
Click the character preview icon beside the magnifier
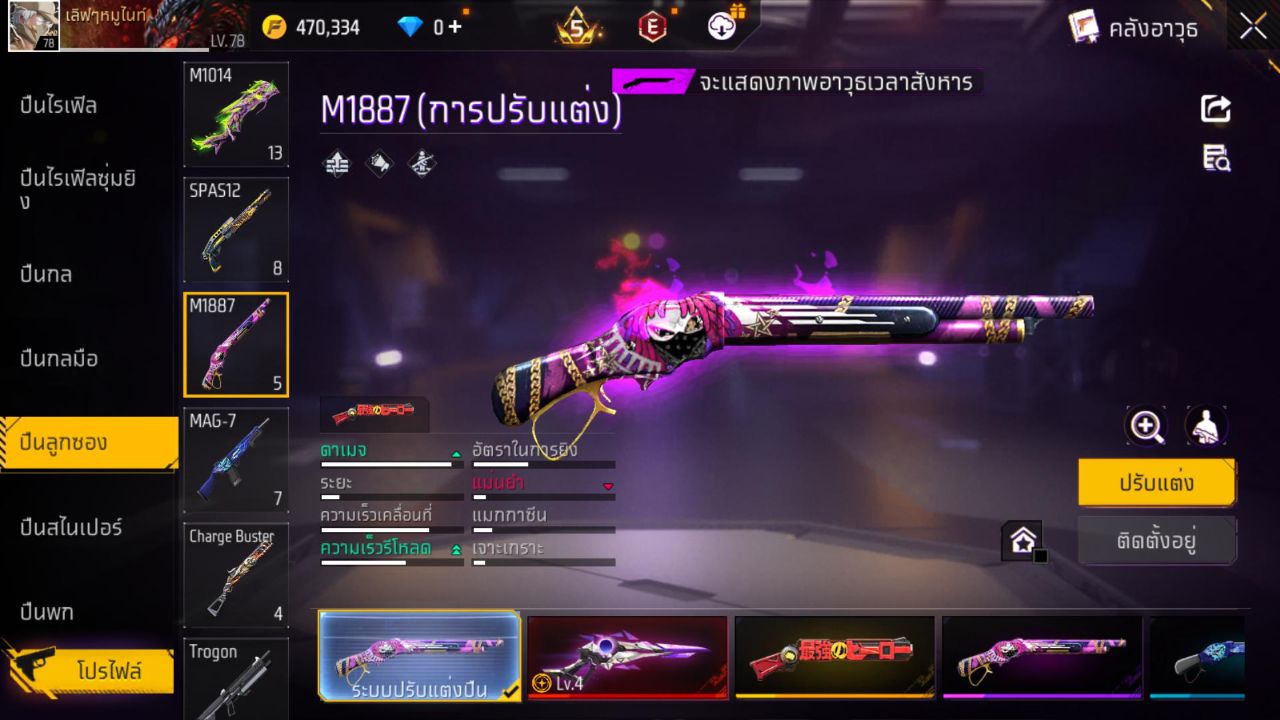(x=1205, y=426)
